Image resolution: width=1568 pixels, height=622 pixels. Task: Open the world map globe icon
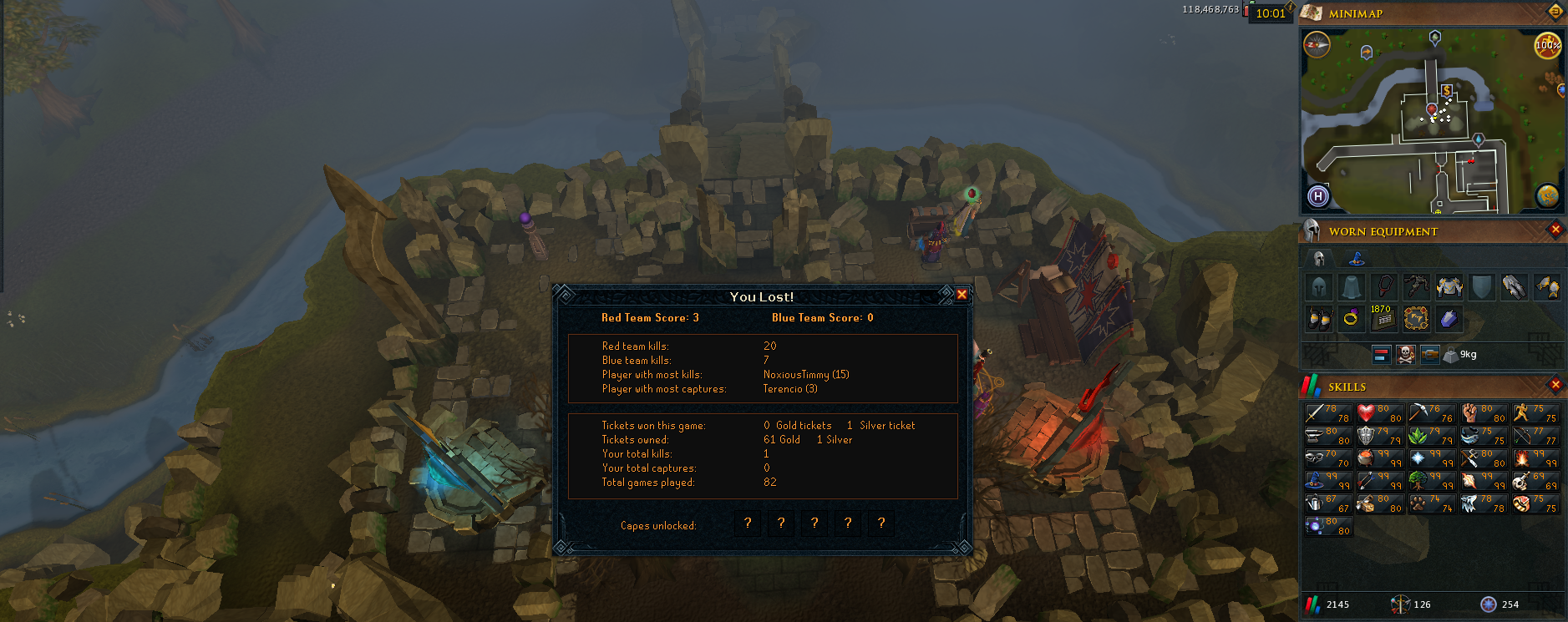pos(1547,196)
